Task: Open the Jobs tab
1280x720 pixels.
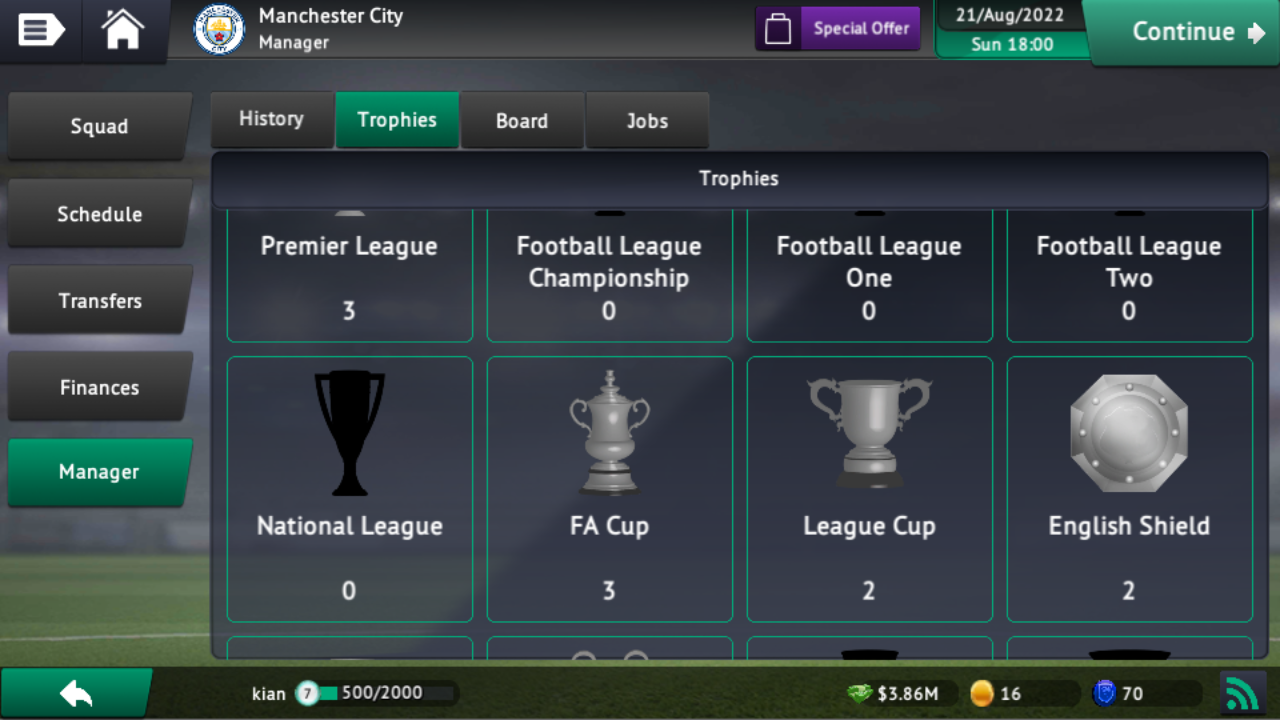Action: click(x=647, y=120)
